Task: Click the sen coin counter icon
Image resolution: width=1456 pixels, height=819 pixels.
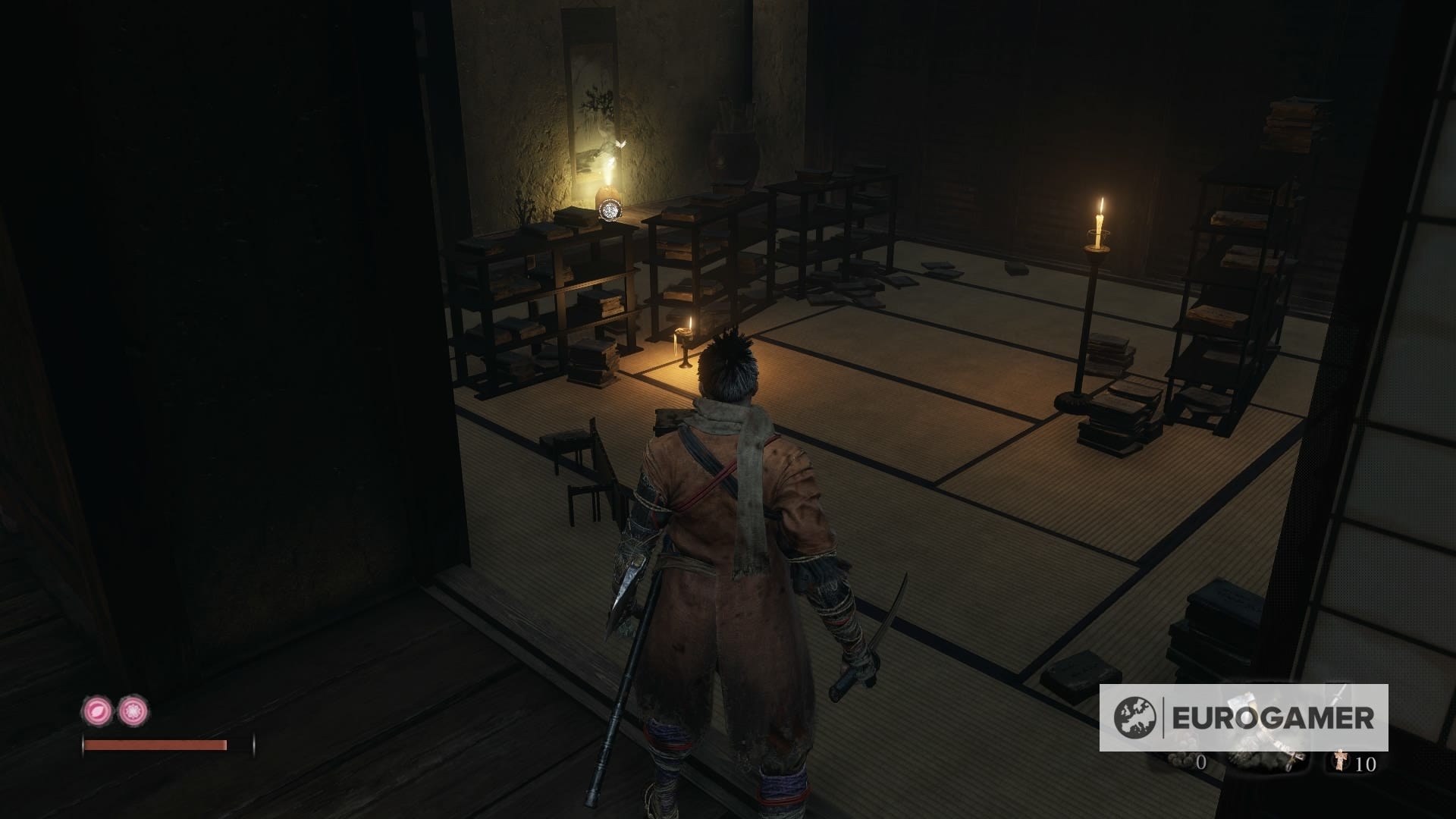Action: click(x=1181, y=761)
